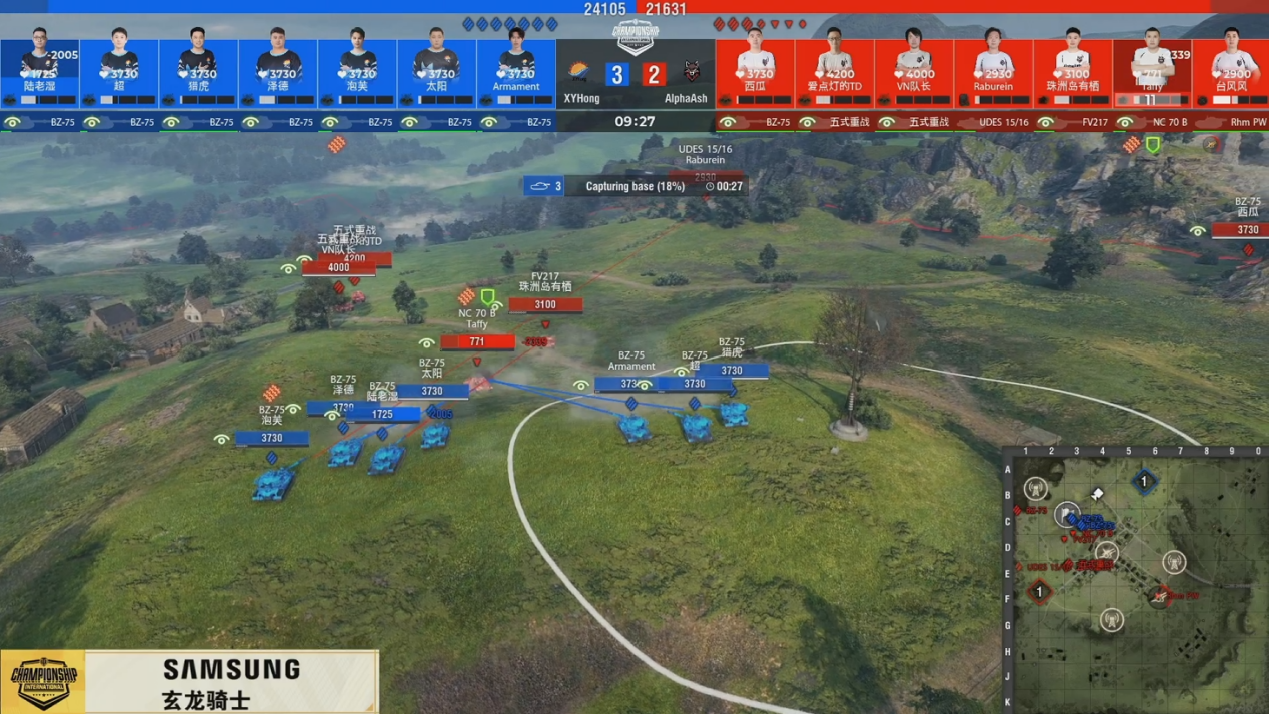The image size is (1269, 714).
Task: Click the blue base marker on minimap
Action: [1145, 482]
